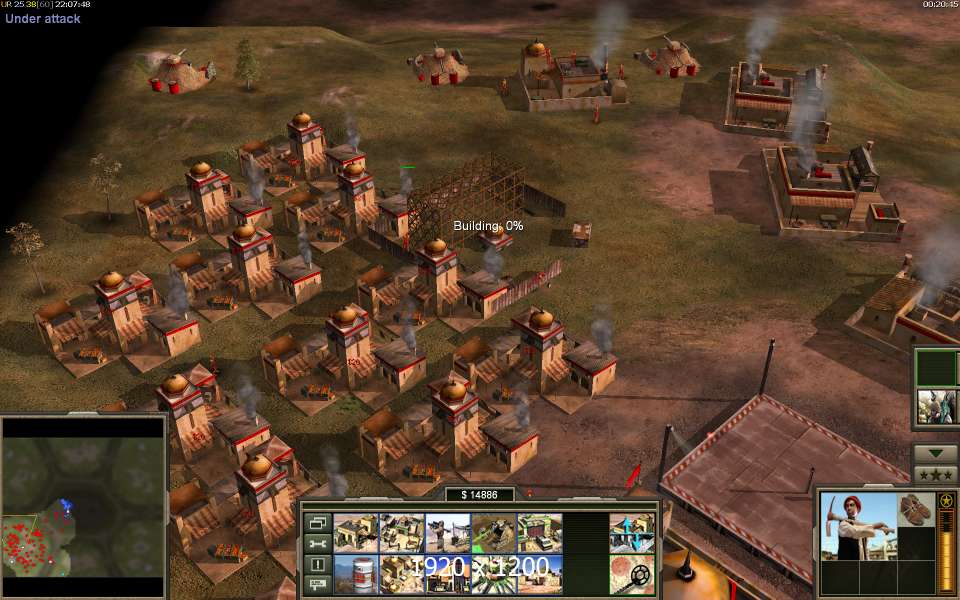
Task: Select the Tunnel Network build icon
Action: tap(493, 533)
